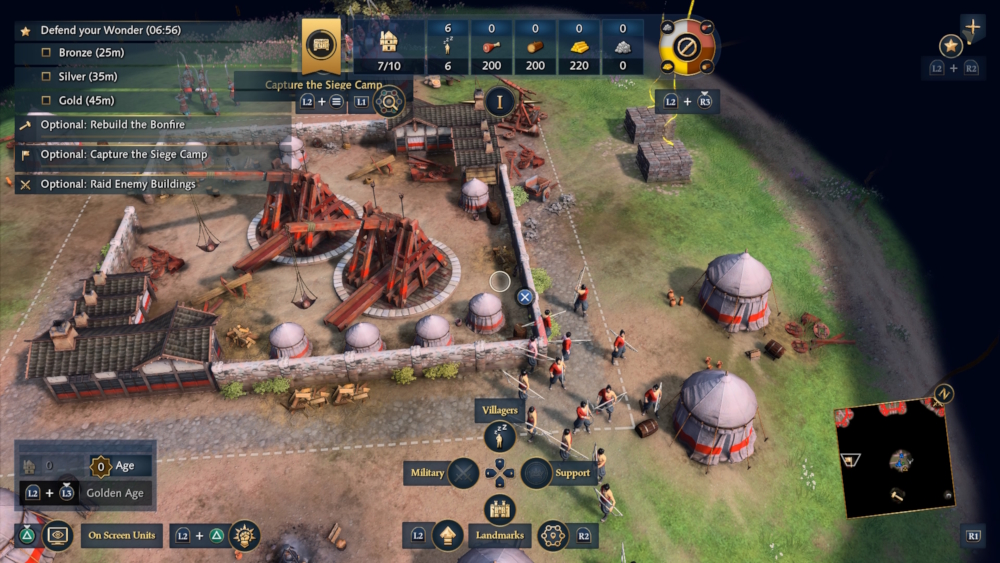The width and height of the screenshot is (1000, 563).
Task: Select the Raid Enemy Buildings optional objective
Action: pos(117,184)
